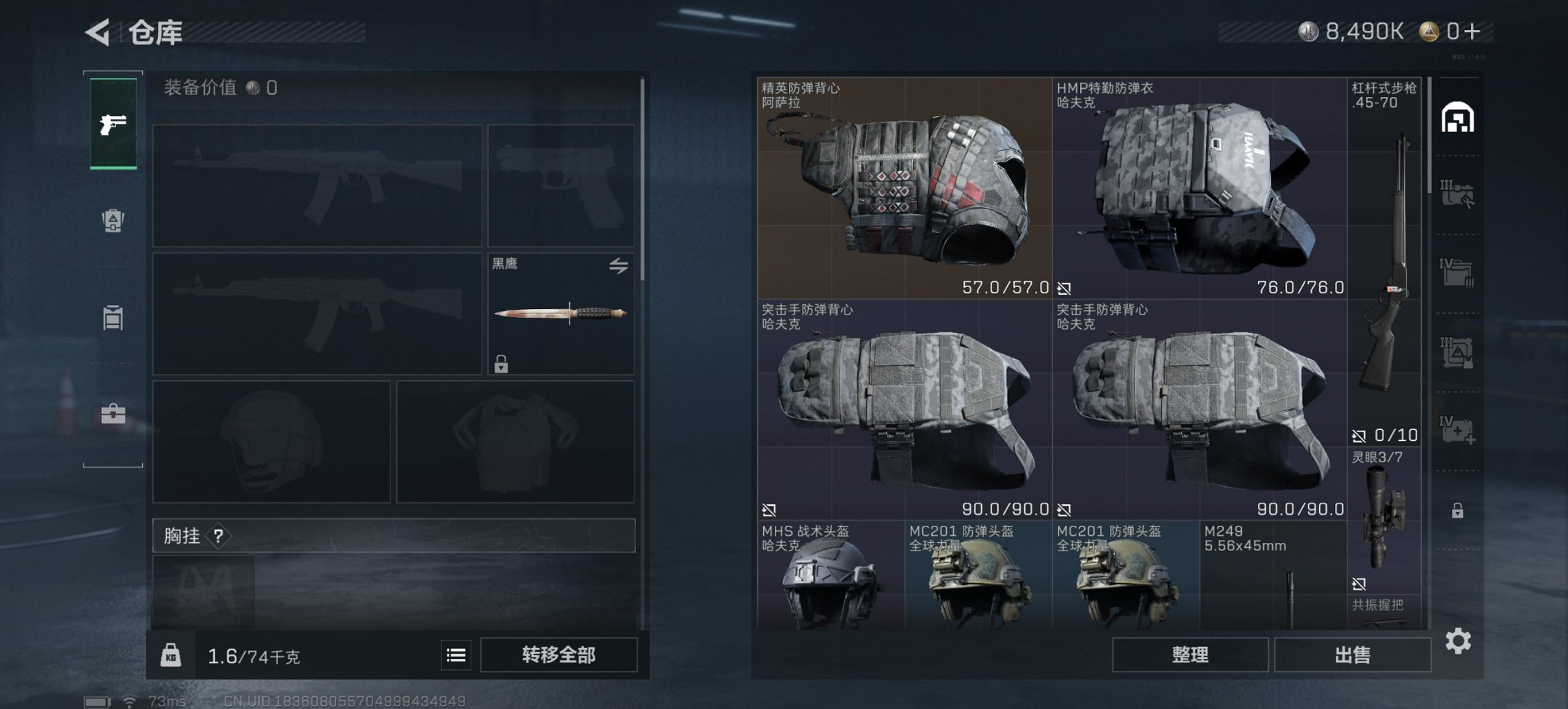Screen dimensions: 1568x709
Task: Choose the MHS 战术头盔 helmet
Action: (830, 576)
